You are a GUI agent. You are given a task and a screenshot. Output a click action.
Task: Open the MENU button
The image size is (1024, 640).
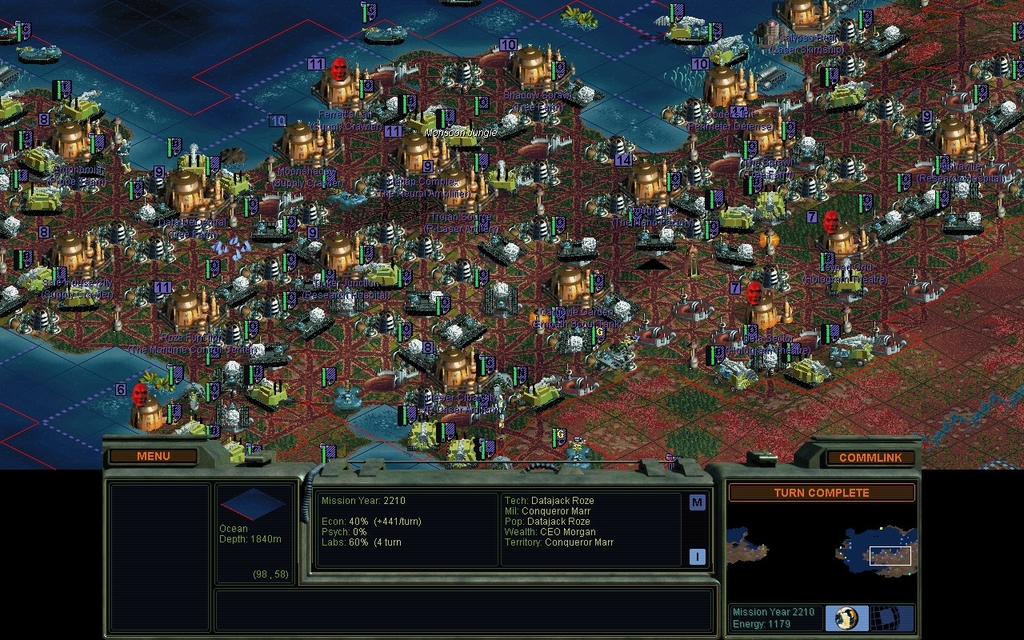(x=153, y=457)
